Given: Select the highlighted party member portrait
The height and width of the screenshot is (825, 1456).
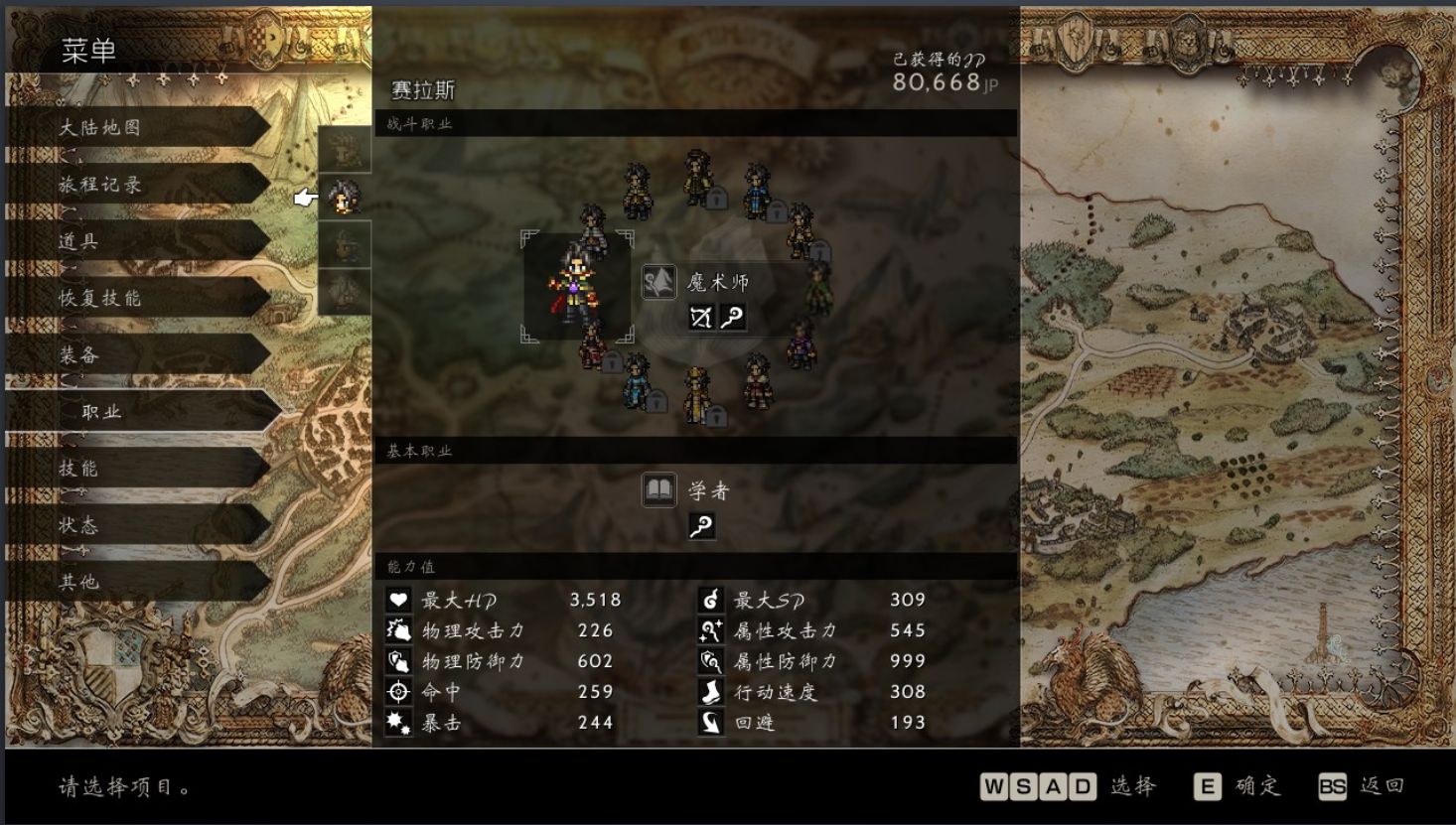Looking at the screenshot, I should coord(345,198).
